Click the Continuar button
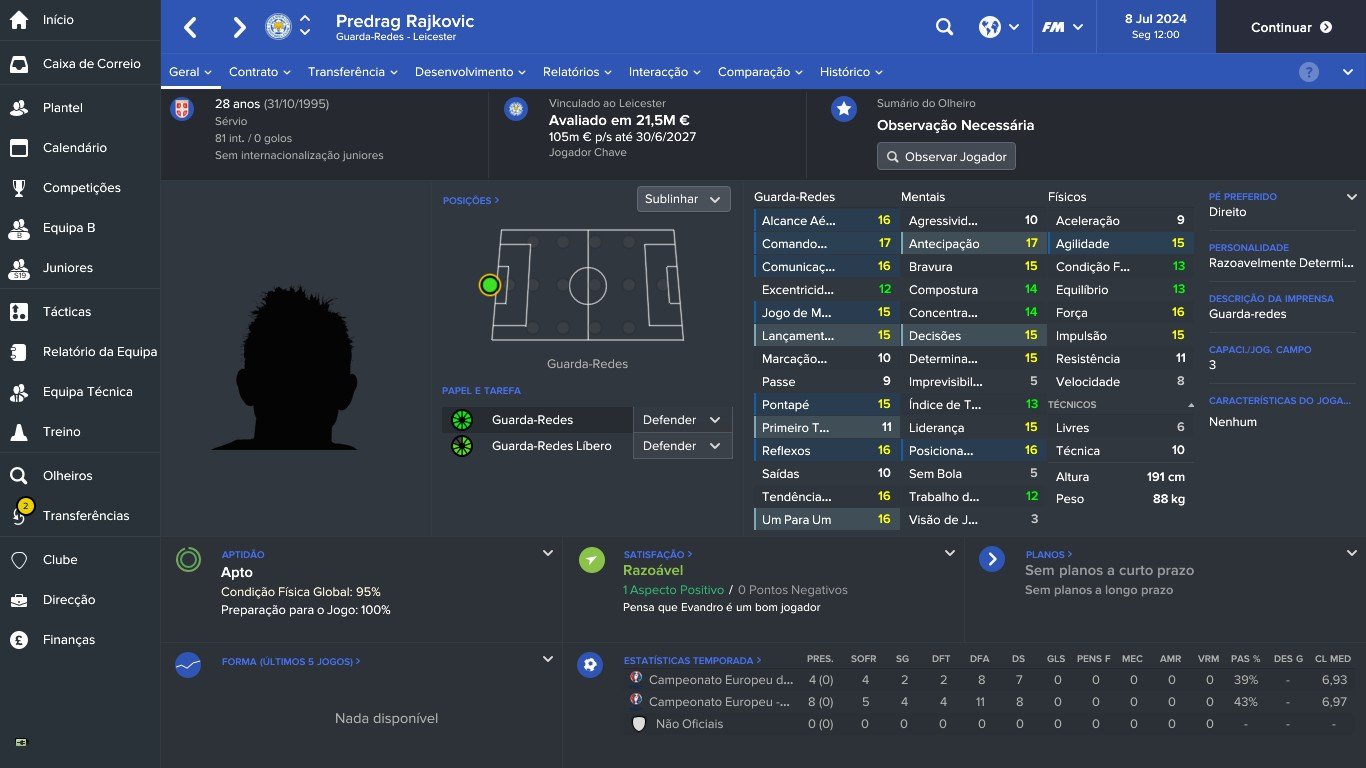Image resolution: width=1366 pixels, height=768 pixels. click(x=1290, y=27)
